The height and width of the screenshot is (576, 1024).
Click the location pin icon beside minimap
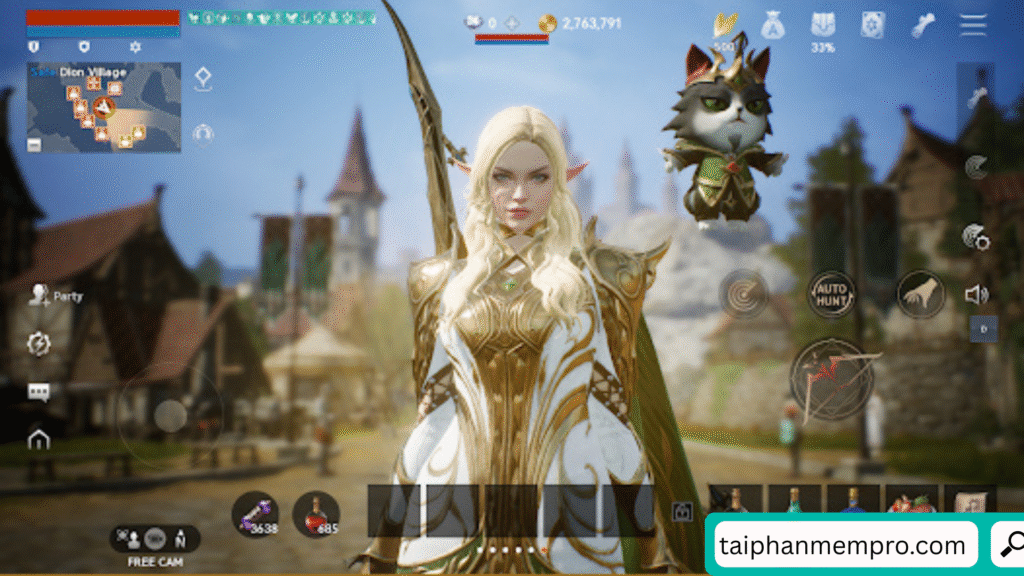tap(203, 79)
